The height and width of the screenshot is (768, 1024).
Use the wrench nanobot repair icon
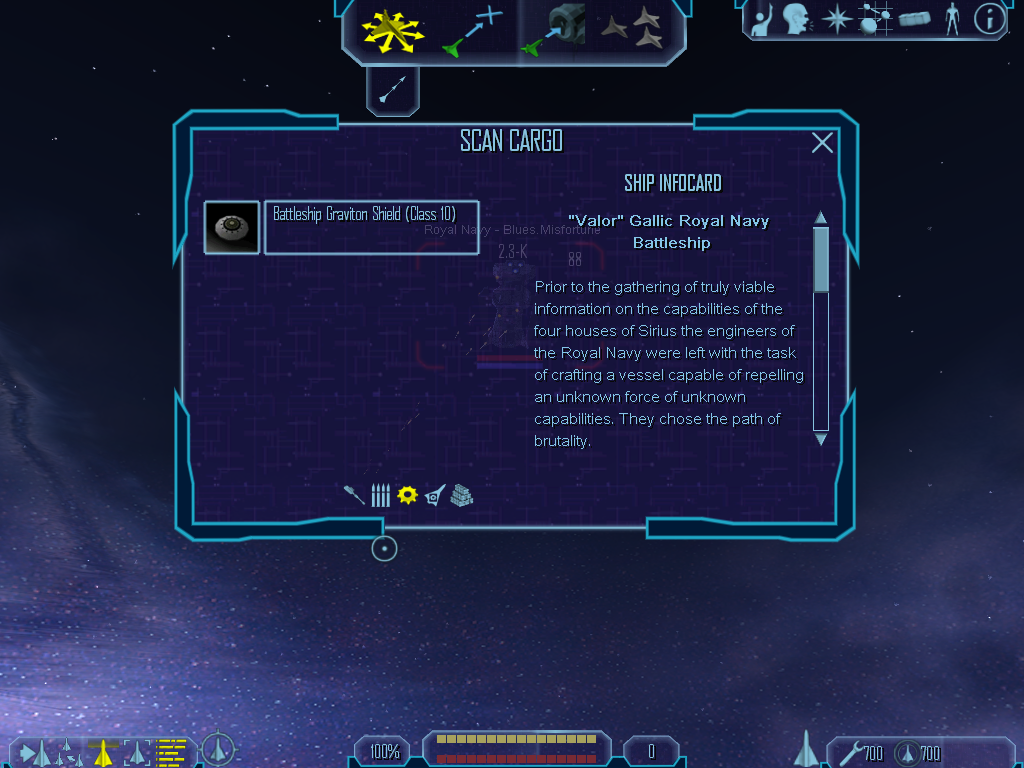pyautogui.click(x=851, y=752)
